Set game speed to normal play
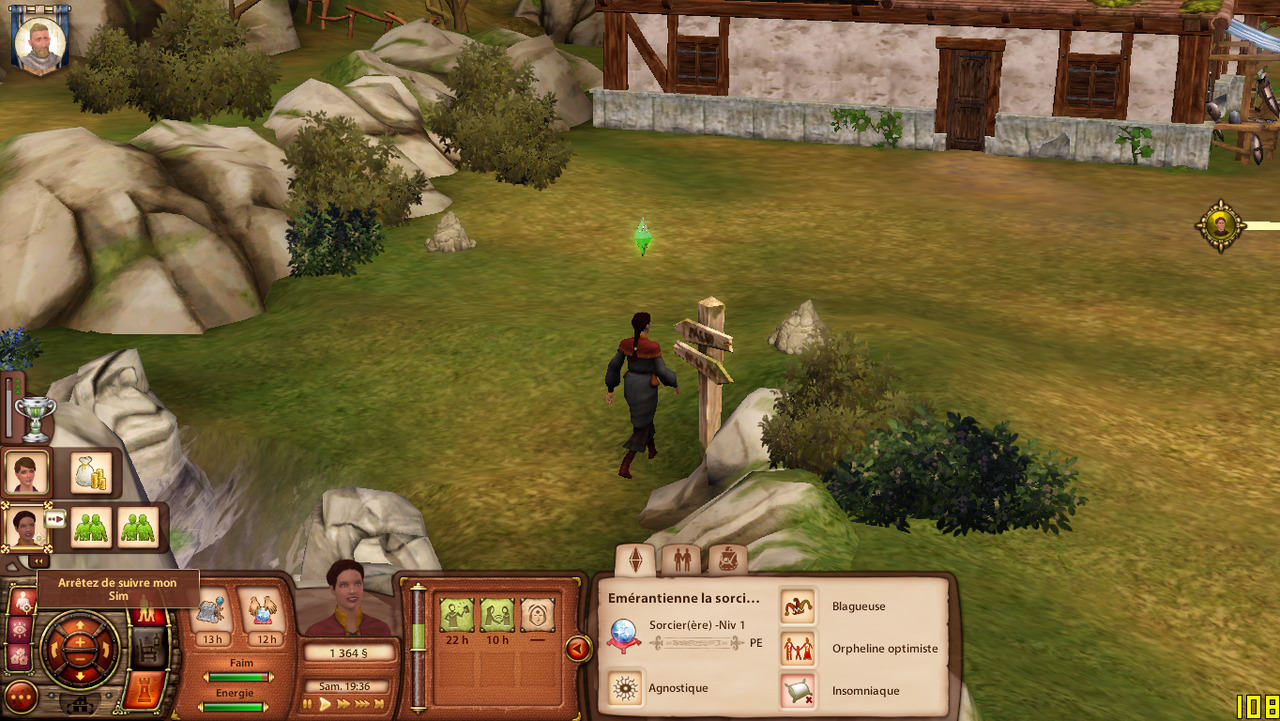The height and width of the screenshot is (721, 1280). pyautogui.click(x=325, y=705)
